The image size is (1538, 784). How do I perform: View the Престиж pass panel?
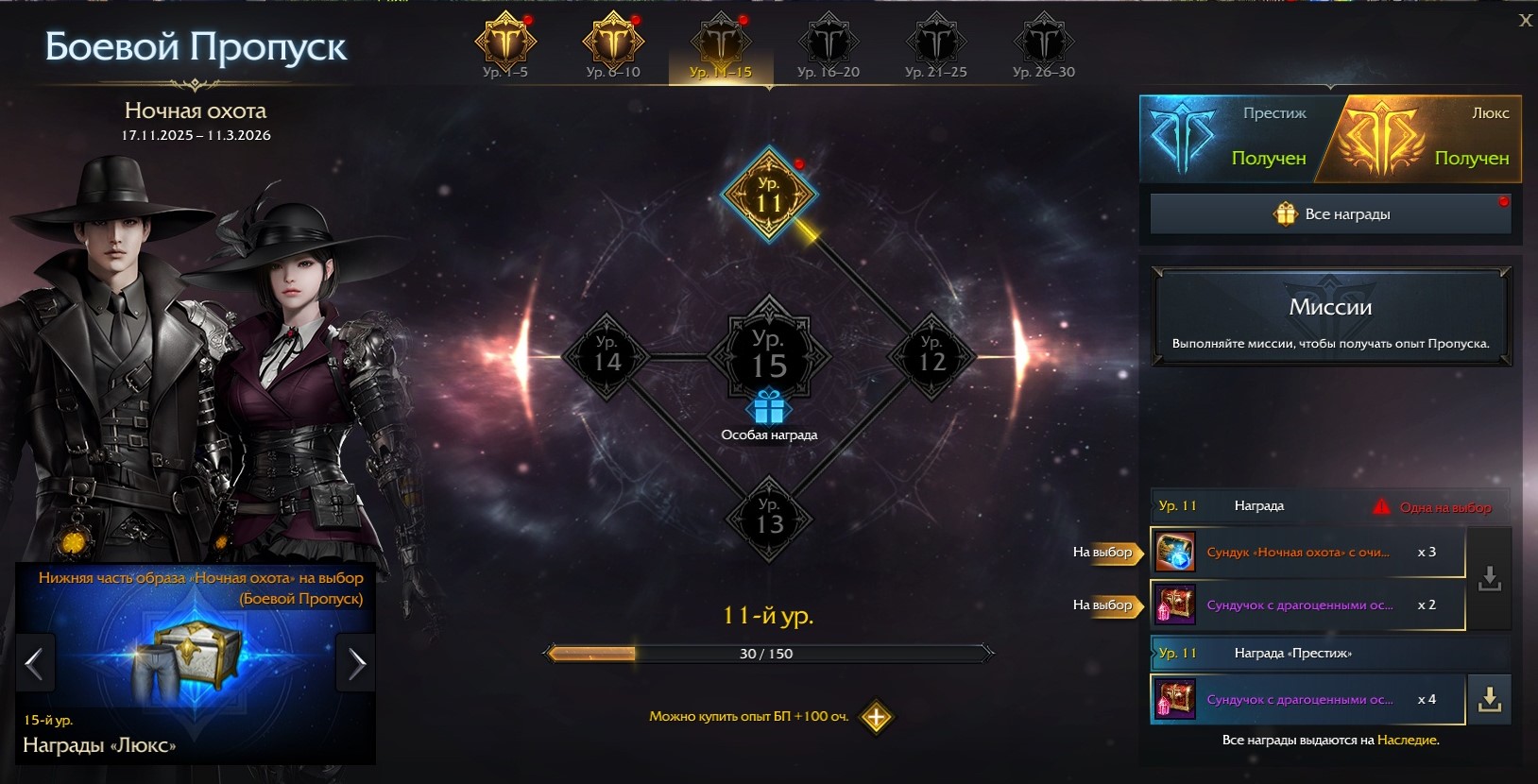point(1233,139)
